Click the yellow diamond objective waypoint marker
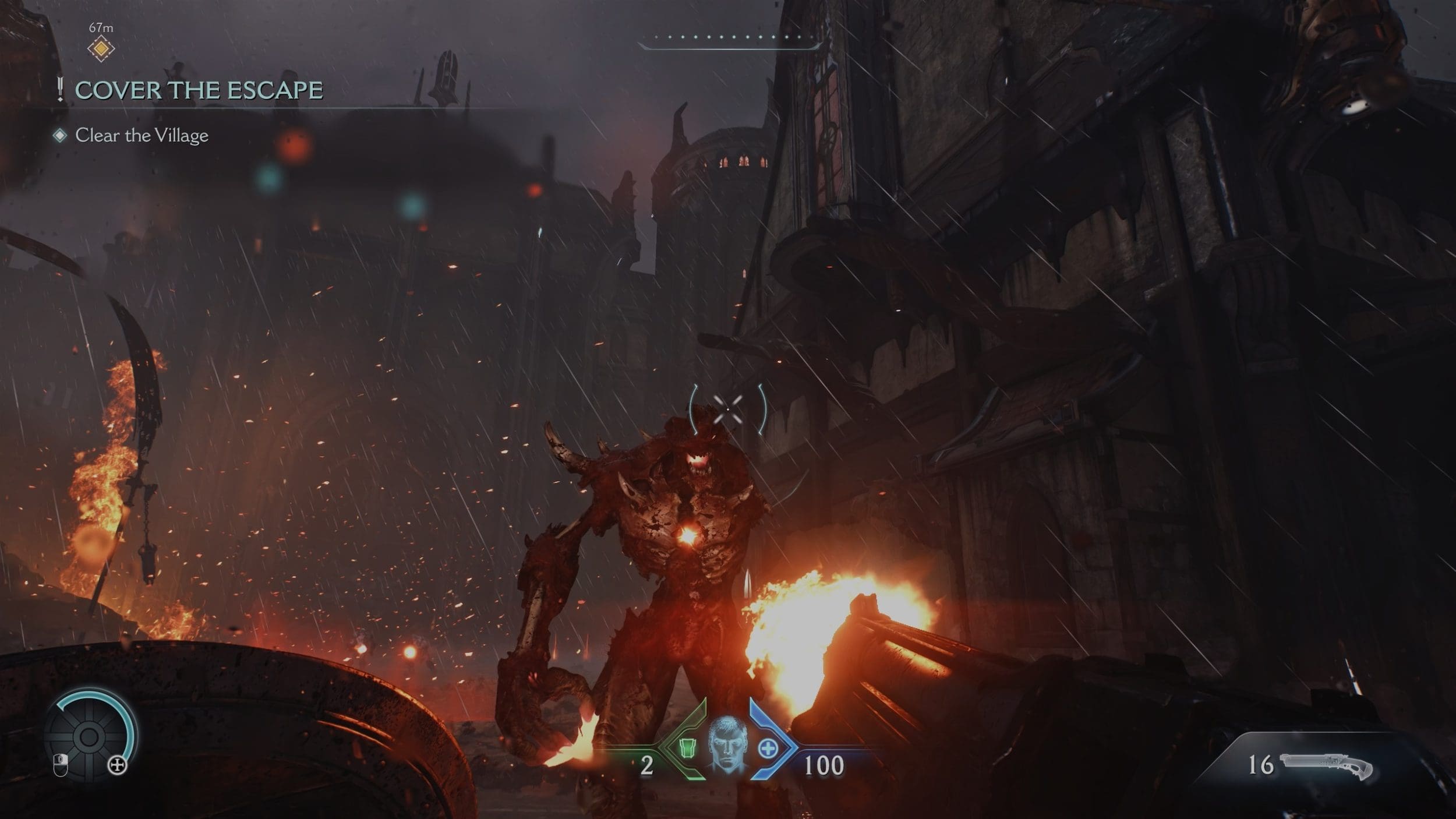The width and height of the screenshot is (1456, 819). pos(101,48)
